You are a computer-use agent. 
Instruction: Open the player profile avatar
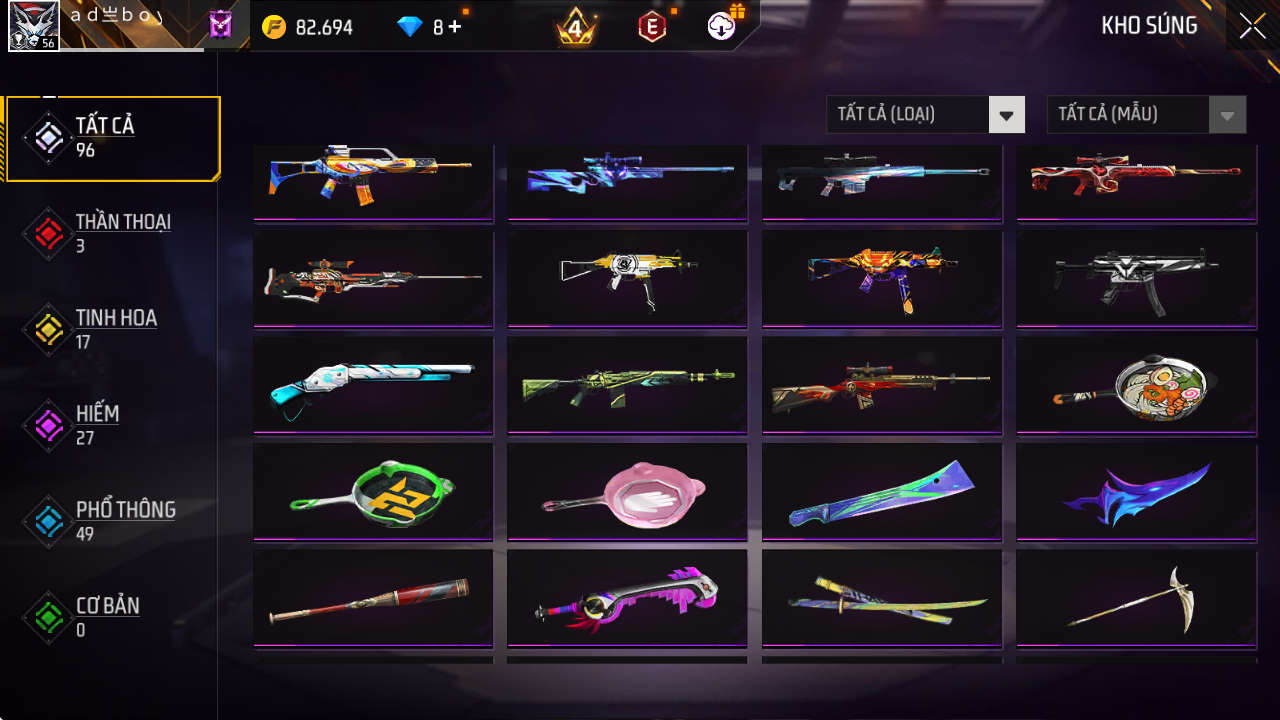(x=33, y=26)
